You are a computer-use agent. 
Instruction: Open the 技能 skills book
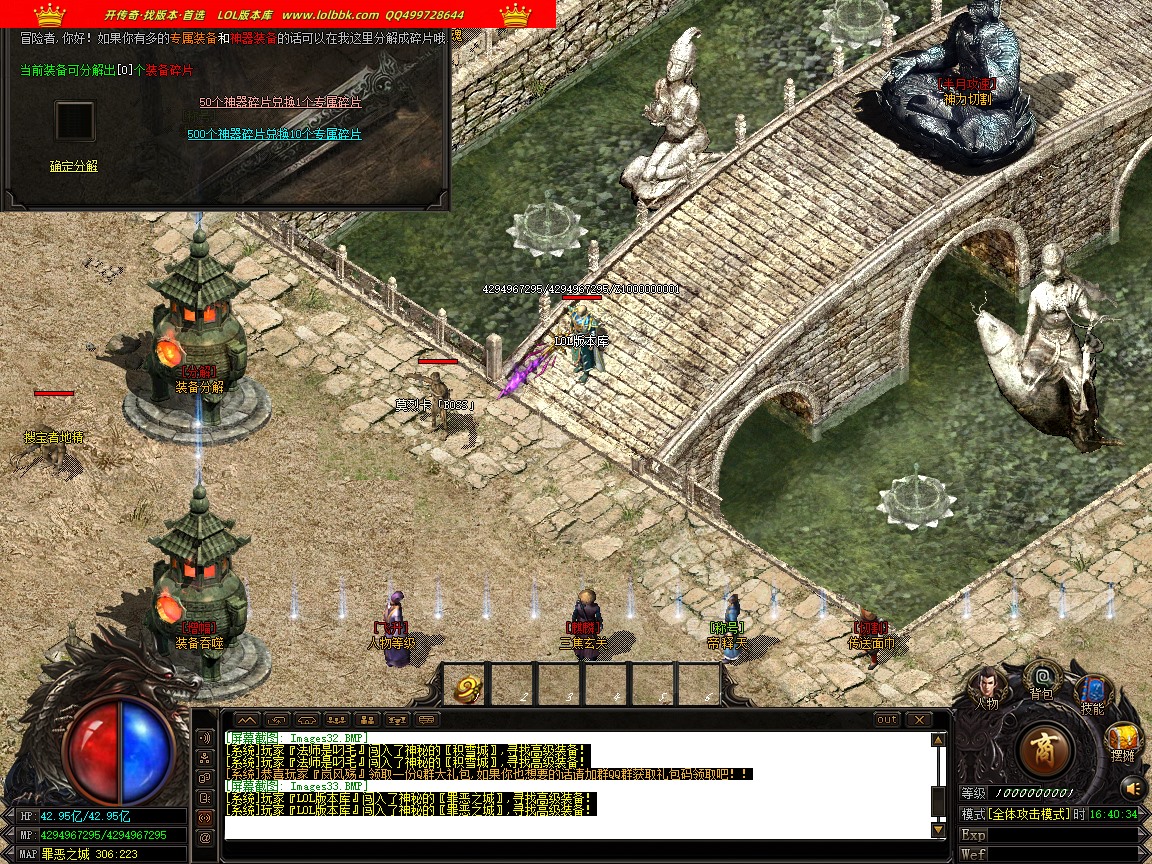[1092, 692]
